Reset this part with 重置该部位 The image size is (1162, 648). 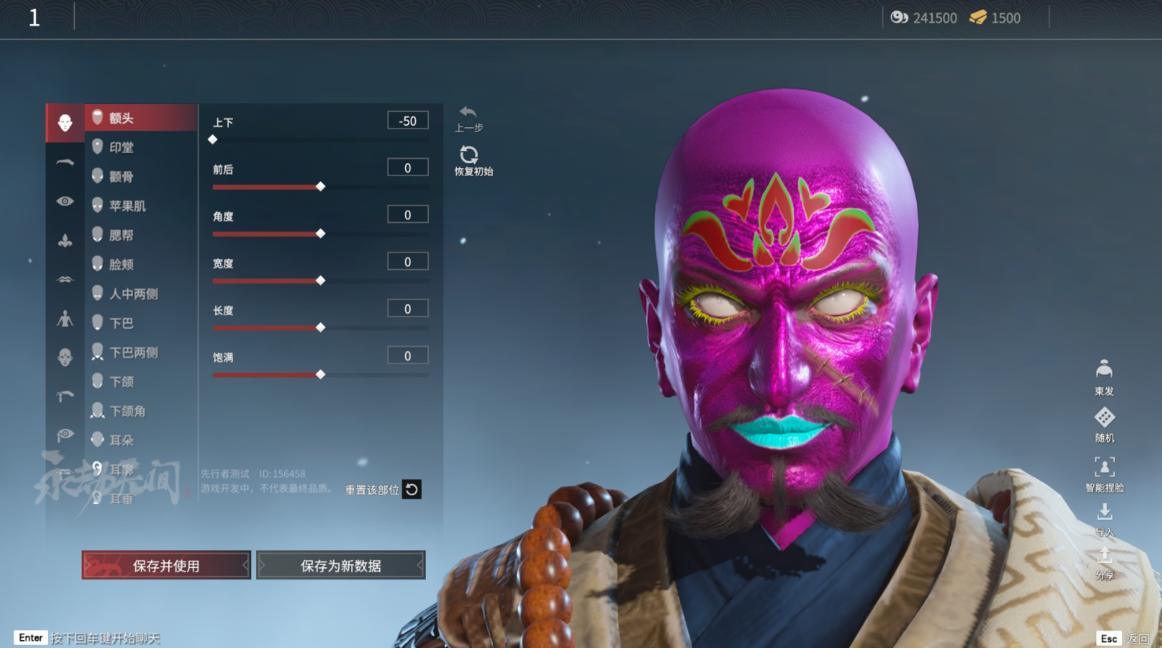click(x=411, y=489)
